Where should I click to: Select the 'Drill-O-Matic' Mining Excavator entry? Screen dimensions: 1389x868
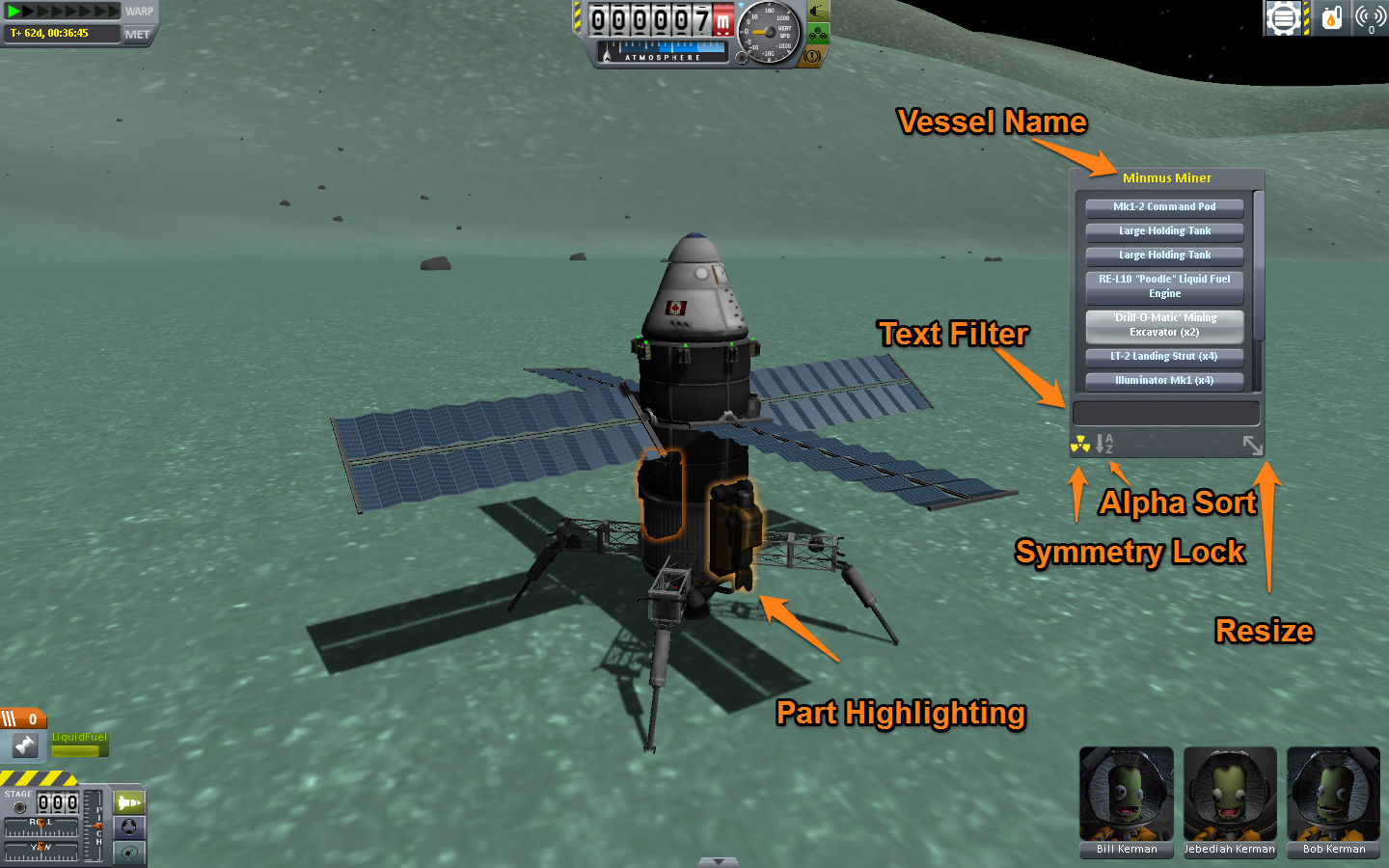coord(1164,325)
